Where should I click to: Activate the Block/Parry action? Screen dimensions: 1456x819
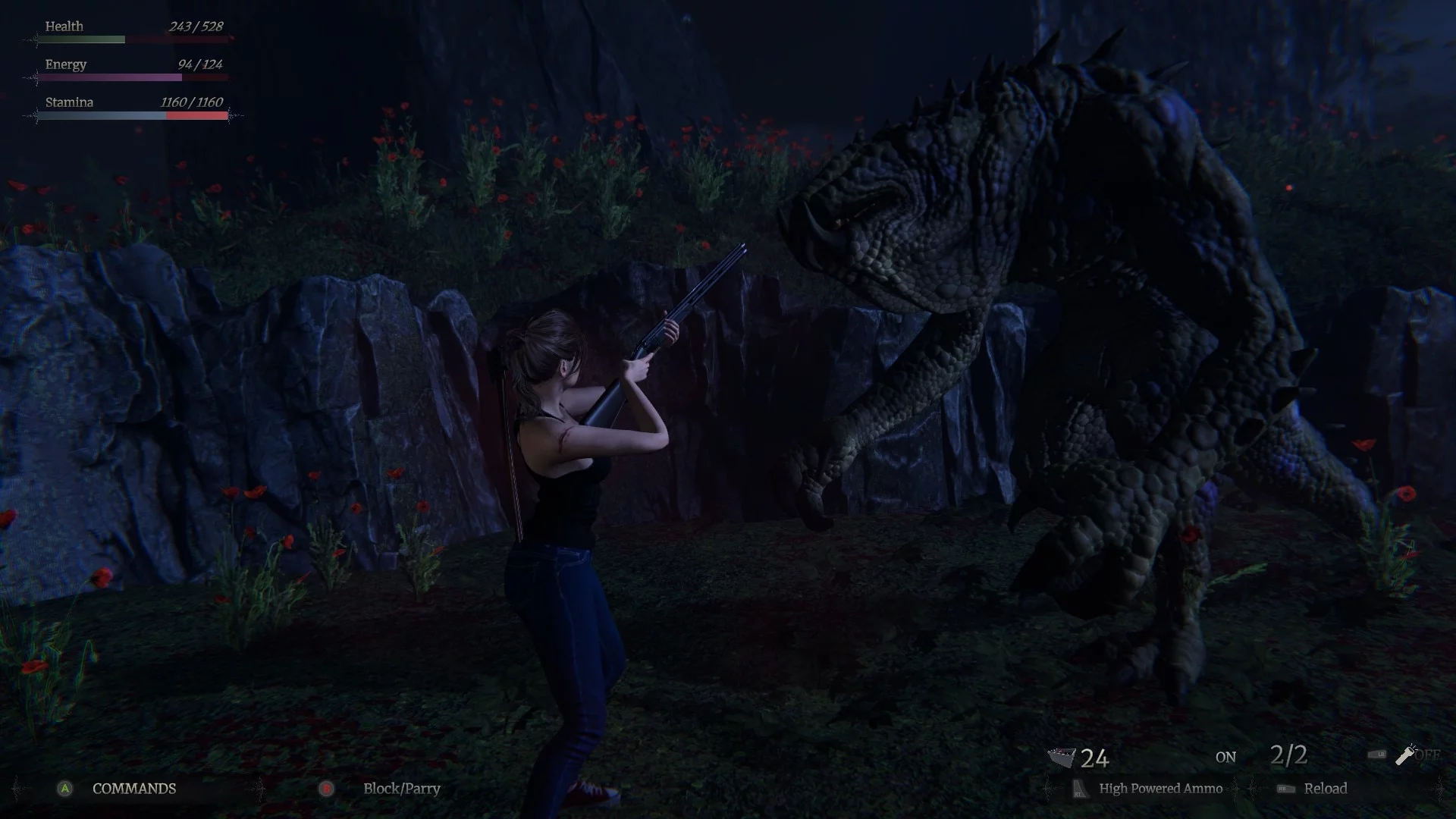(x=401, y=789)
